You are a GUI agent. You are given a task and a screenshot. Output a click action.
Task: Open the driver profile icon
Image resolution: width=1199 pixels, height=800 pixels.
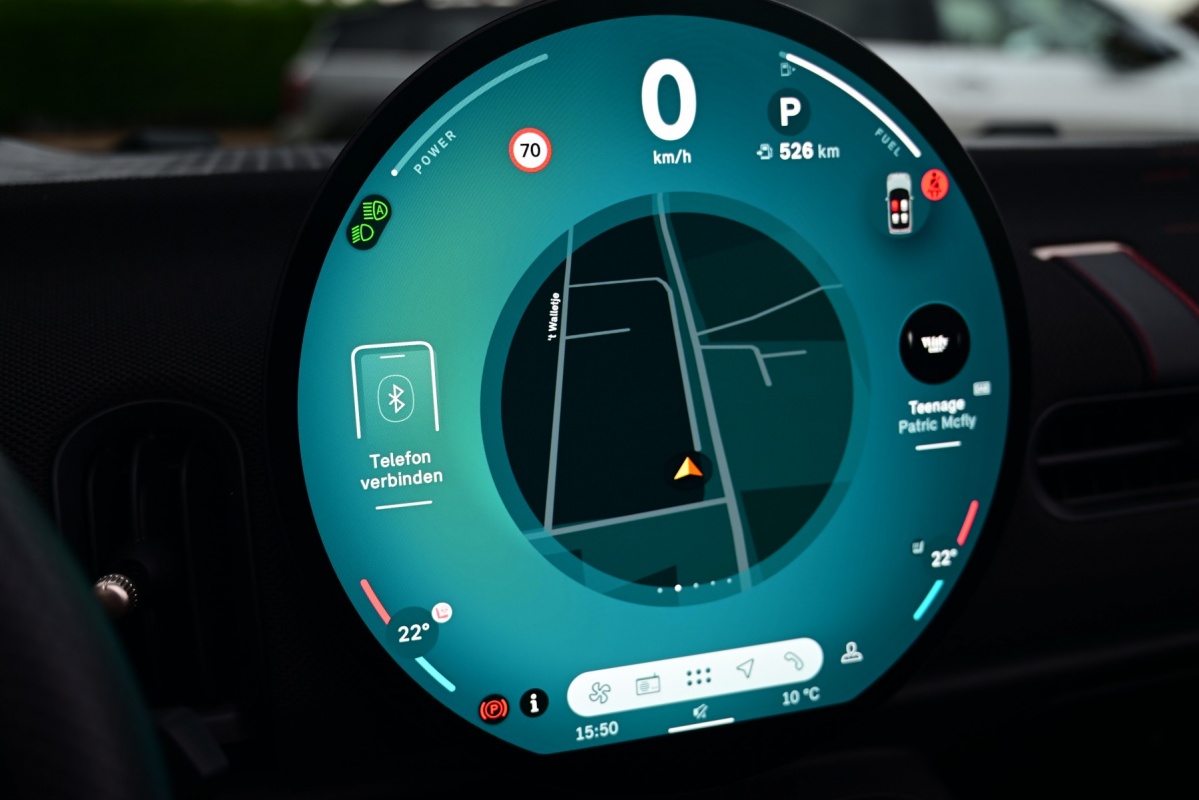(x=851, y=653)
